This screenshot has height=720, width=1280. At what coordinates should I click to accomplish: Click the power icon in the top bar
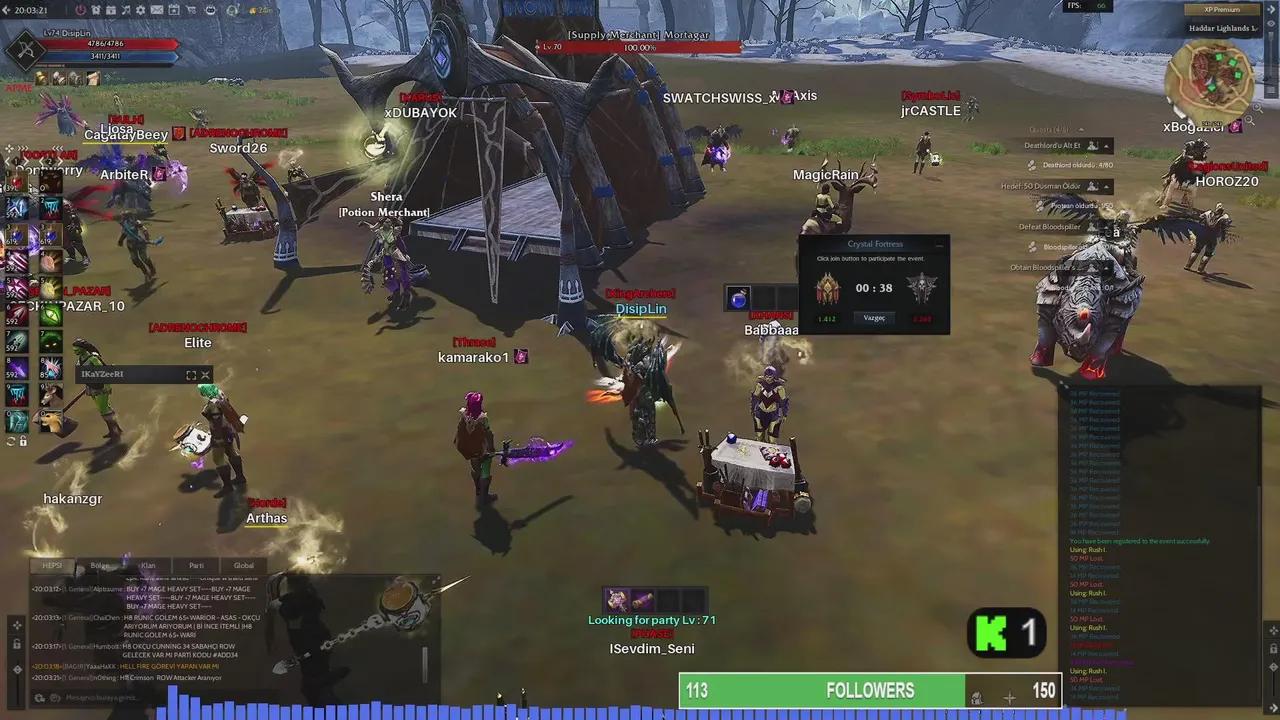(x=81, y=10)
